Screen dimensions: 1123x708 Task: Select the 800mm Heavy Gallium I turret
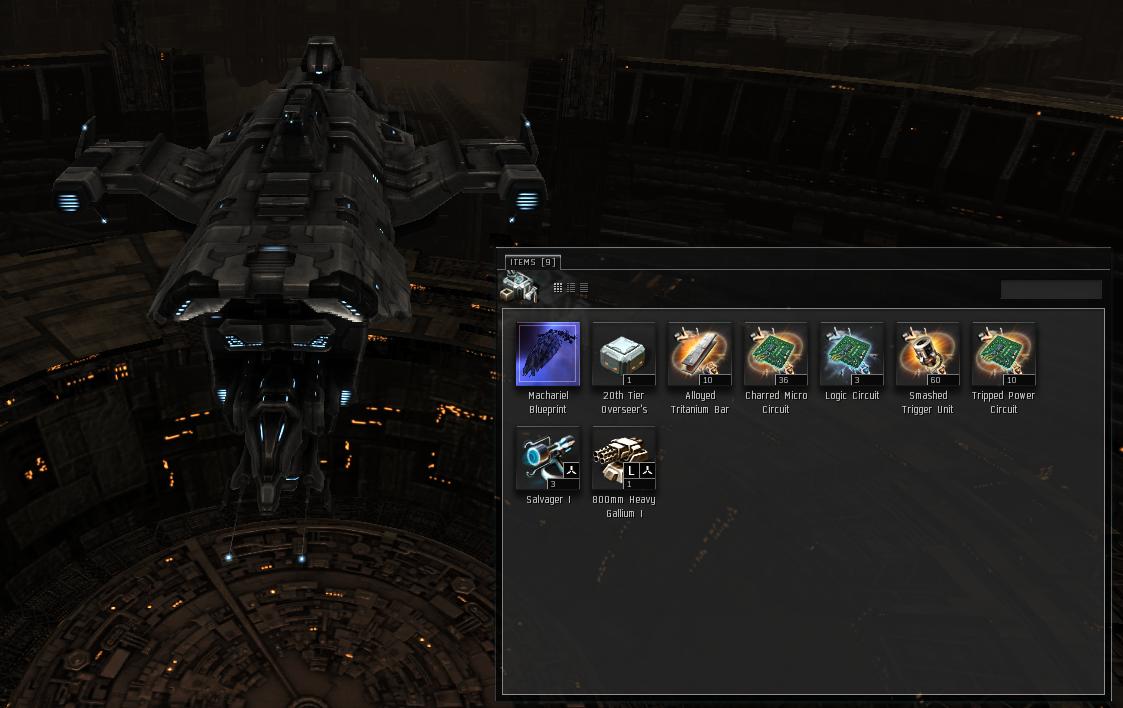tap(624, 458)
